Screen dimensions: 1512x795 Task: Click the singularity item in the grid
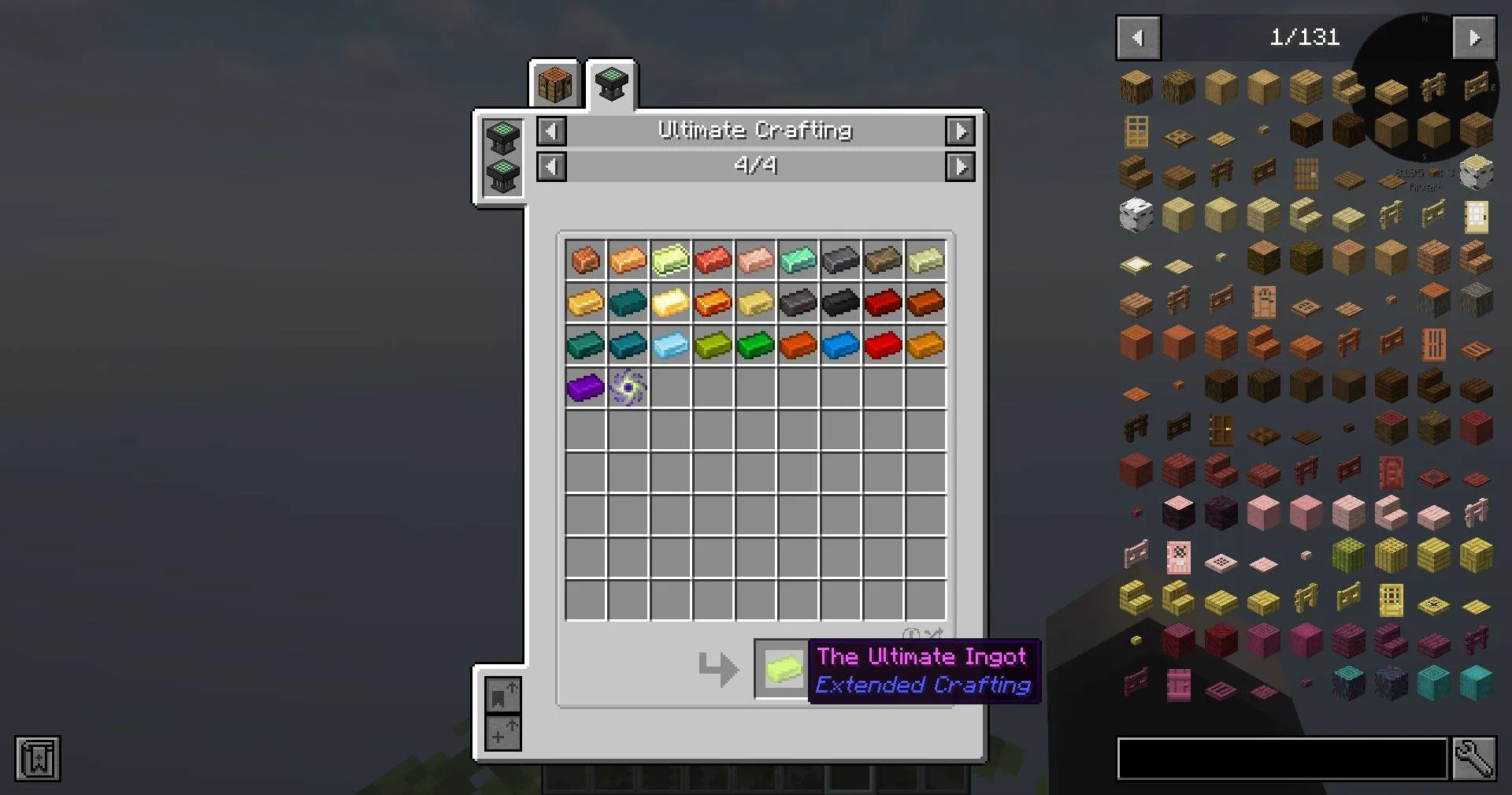(x=627, y=386)
